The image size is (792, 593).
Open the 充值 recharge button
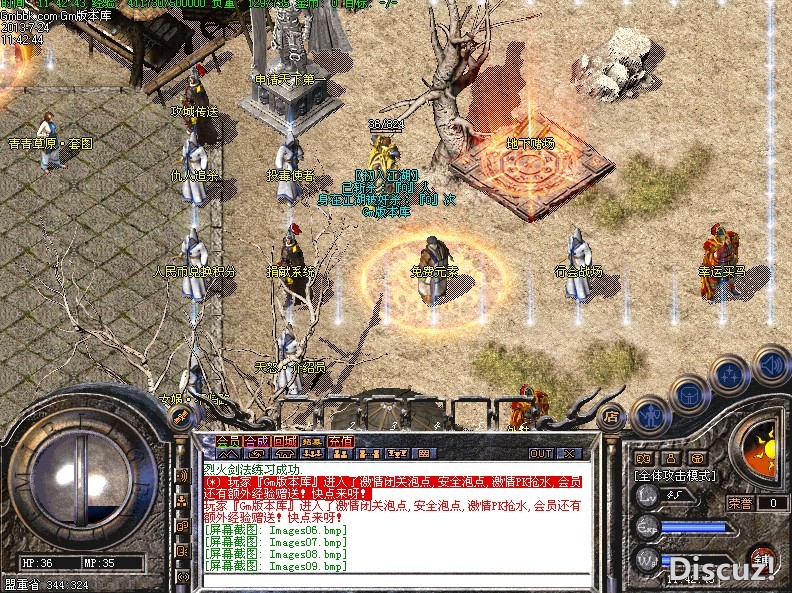pos(341,441)
